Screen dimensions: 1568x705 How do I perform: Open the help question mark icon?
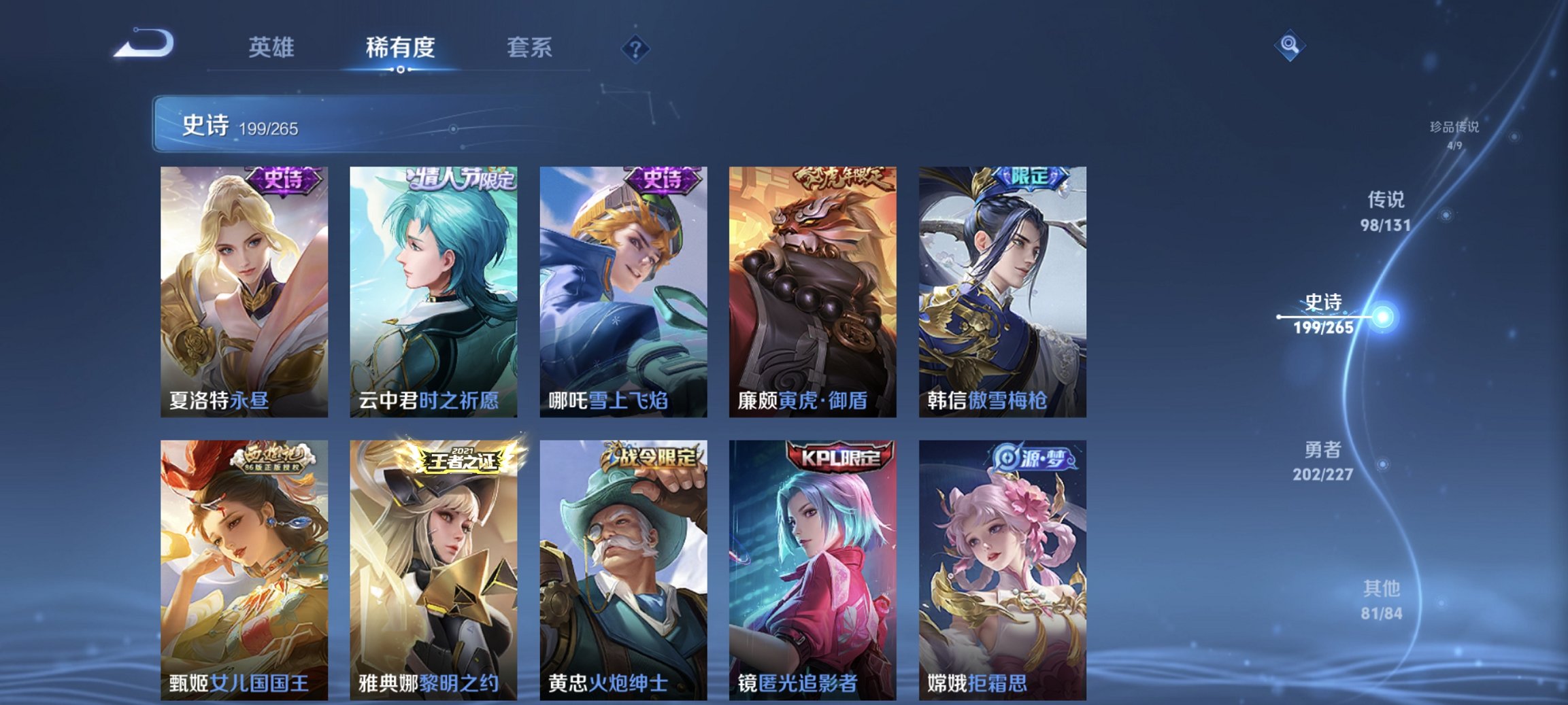point(634,47)
